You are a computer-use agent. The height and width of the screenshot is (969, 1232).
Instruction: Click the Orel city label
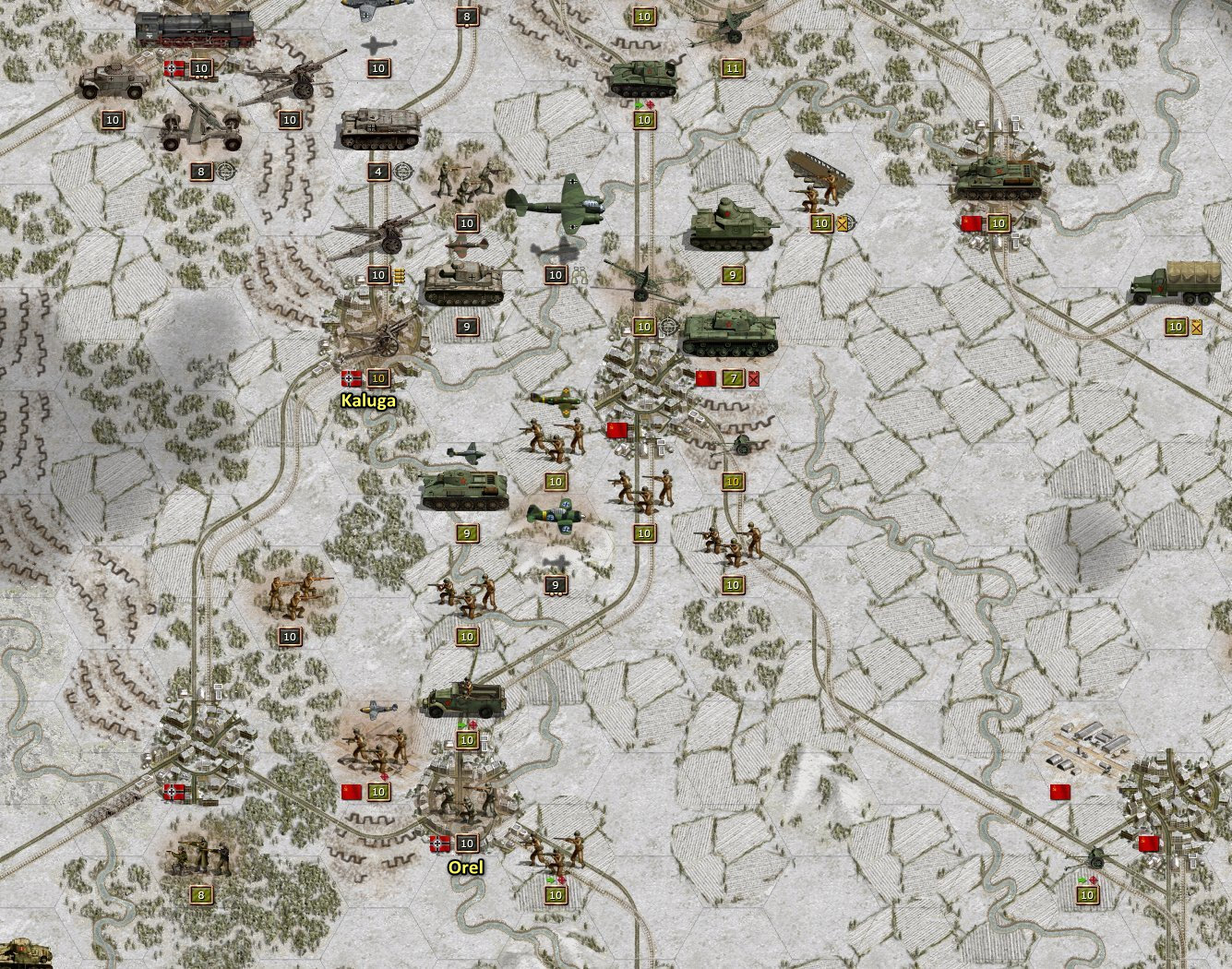(x=467, y=867)
